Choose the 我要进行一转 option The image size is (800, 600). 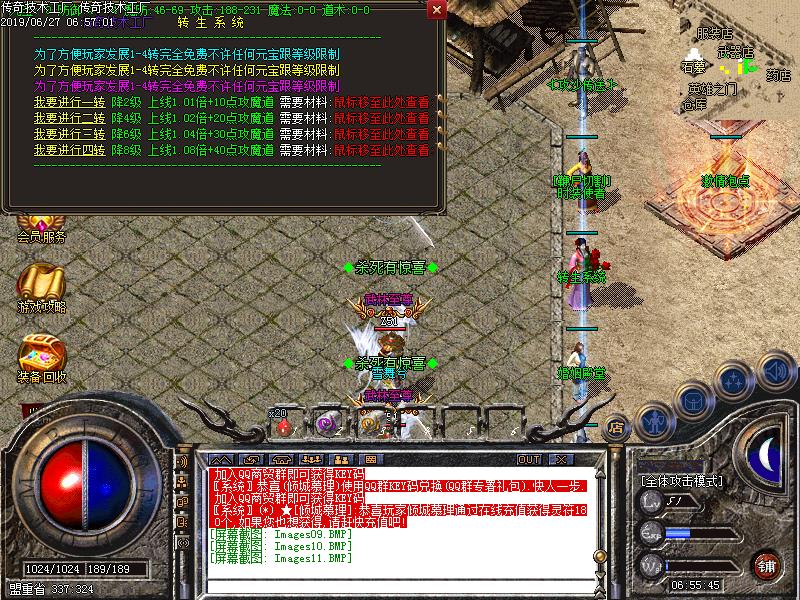(x=69, y=101)
